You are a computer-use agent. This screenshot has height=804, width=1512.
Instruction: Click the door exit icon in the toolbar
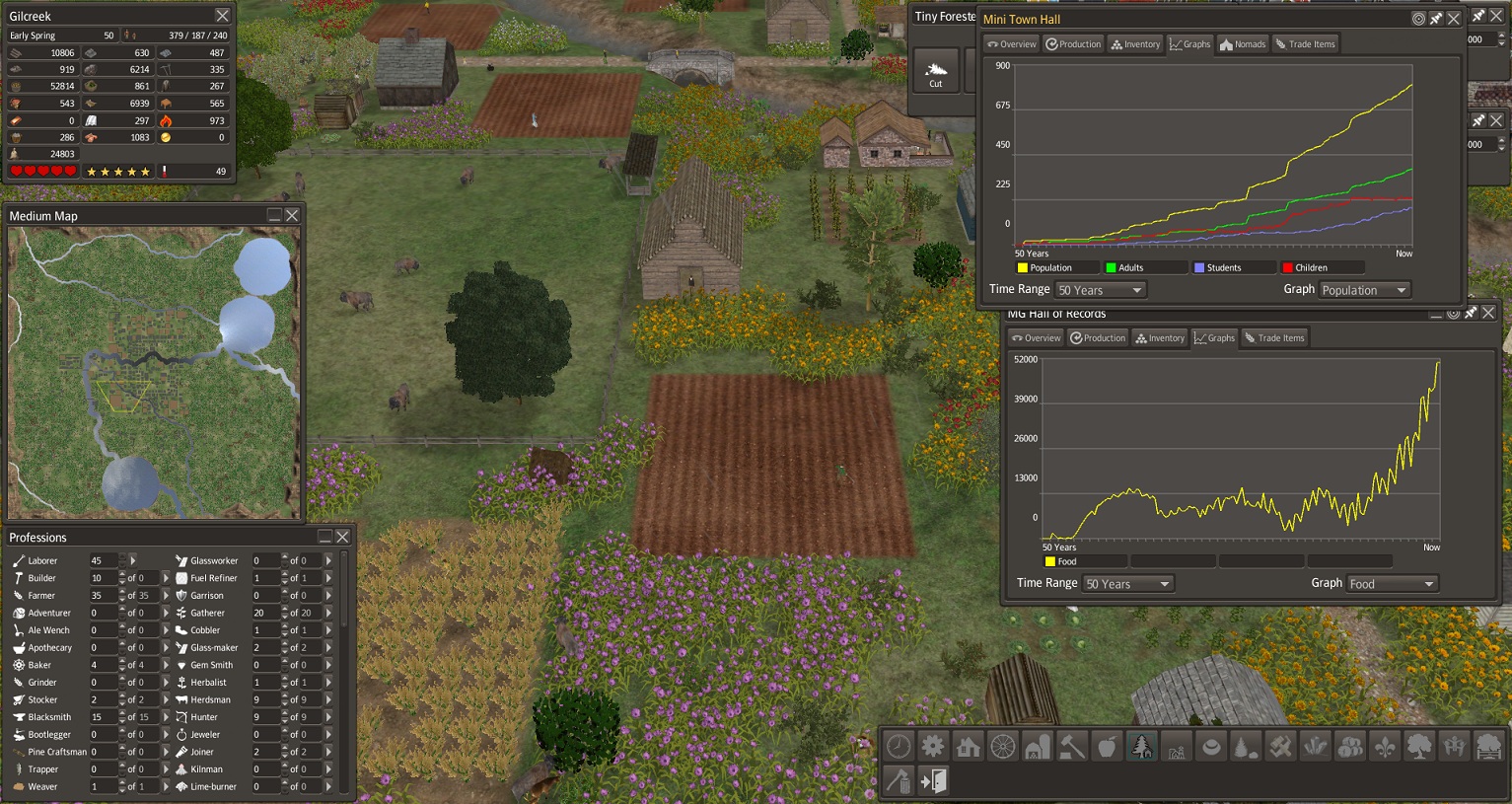(933, 781)
